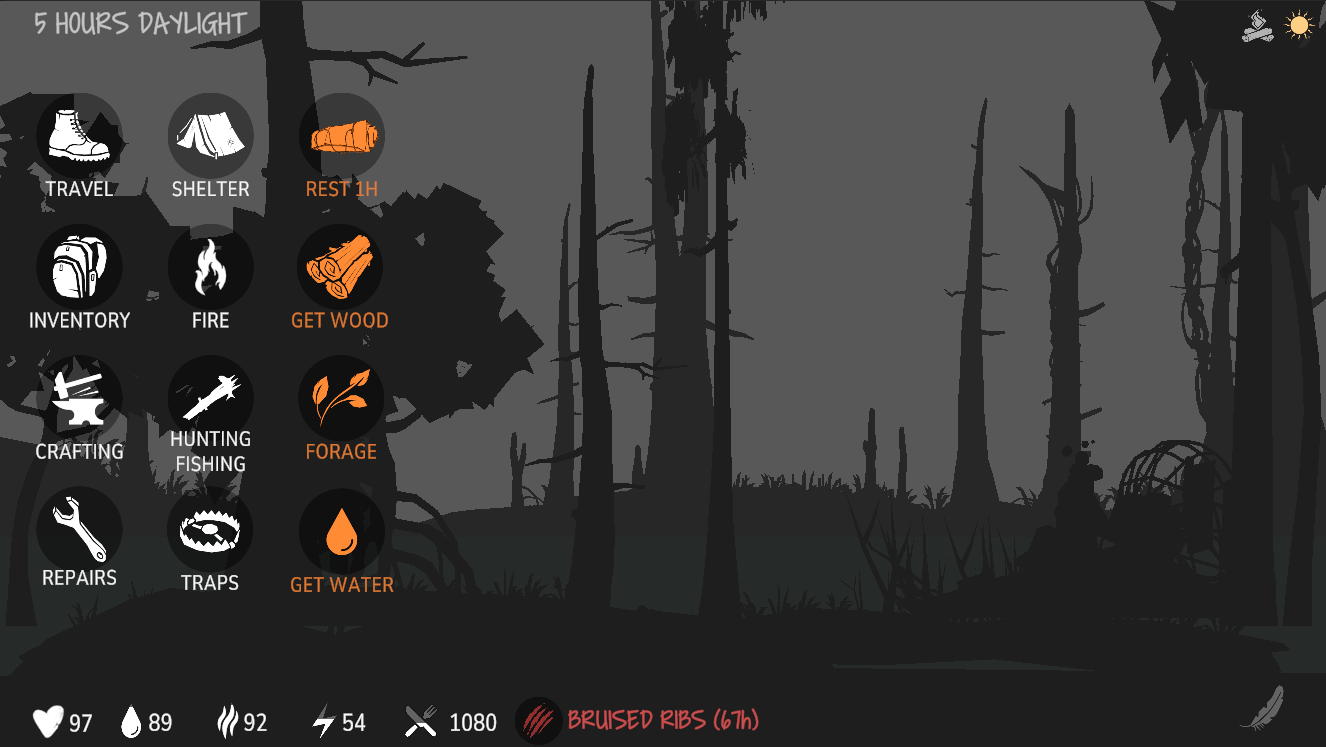
Task: Open Repairs with the wrench icon
Action: (80, 528)
